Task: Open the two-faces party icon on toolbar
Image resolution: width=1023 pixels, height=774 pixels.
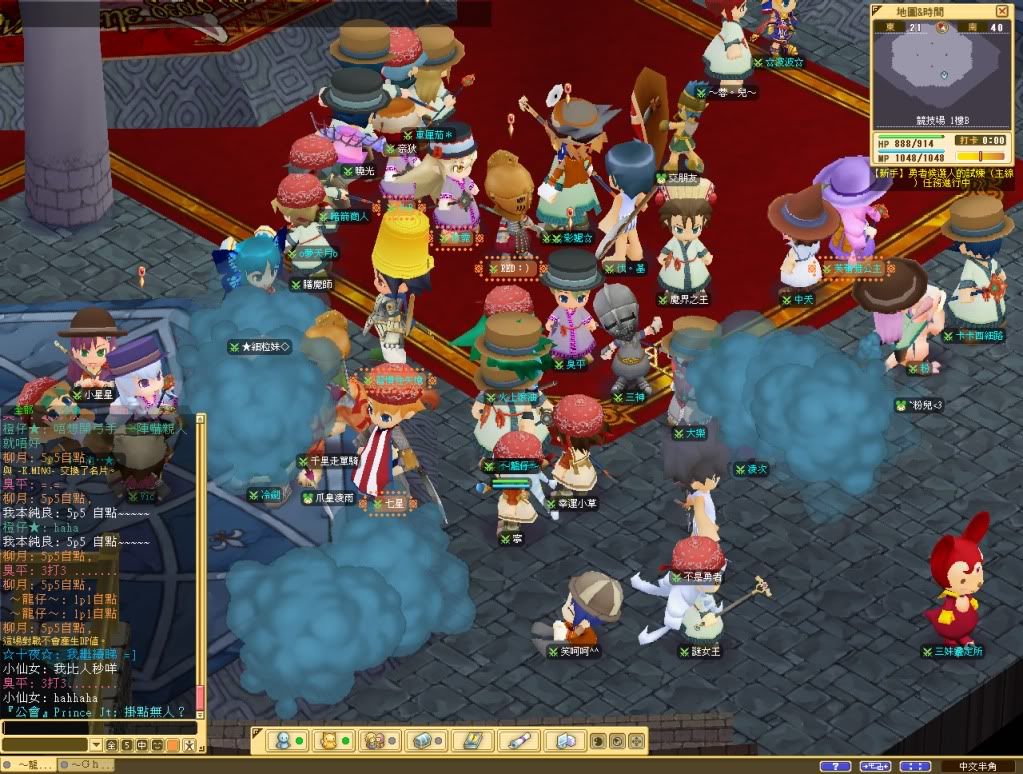Action: pos(376,741)
